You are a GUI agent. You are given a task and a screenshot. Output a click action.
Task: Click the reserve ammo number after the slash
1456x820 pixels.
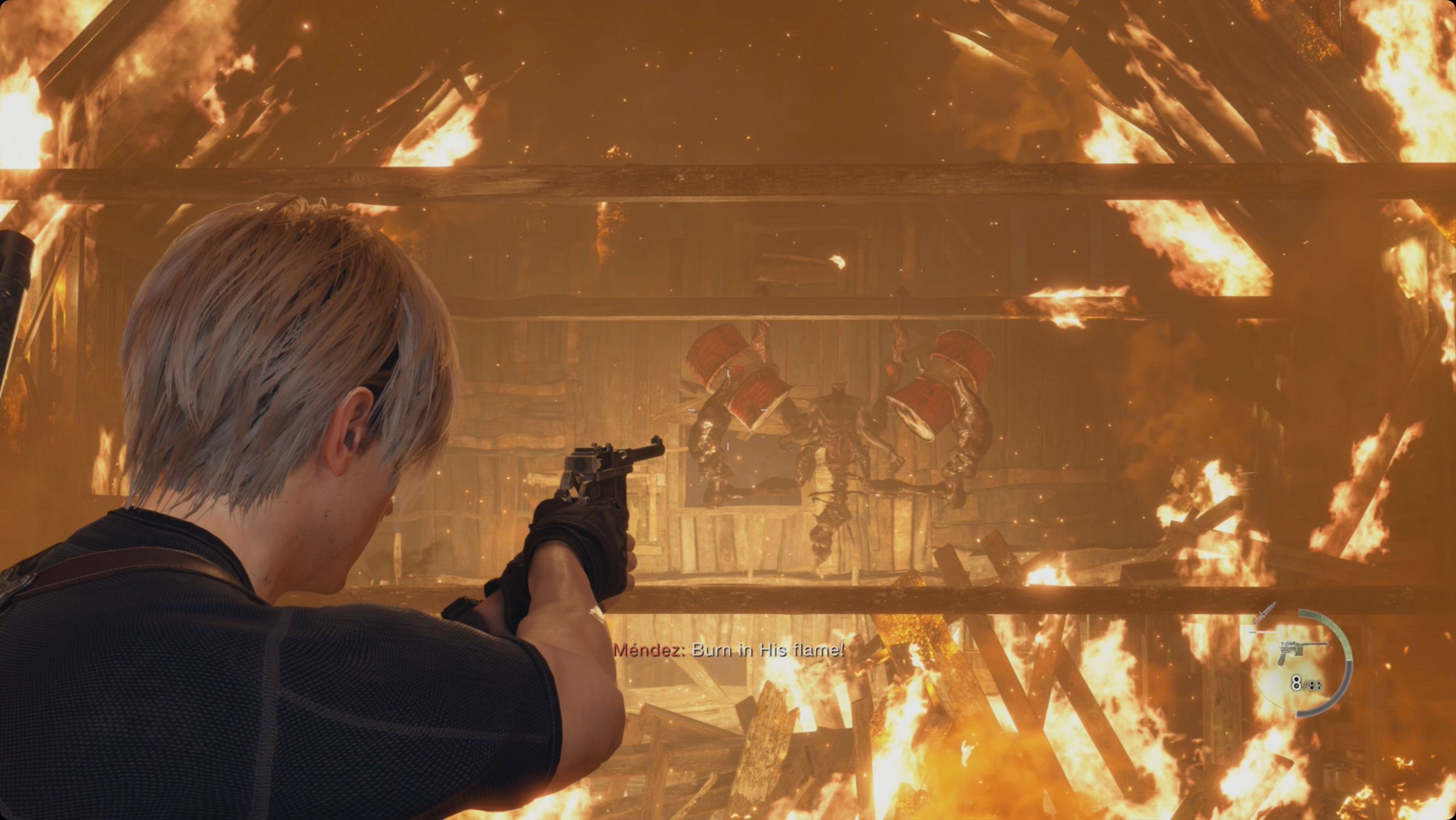pos(1316,686)
